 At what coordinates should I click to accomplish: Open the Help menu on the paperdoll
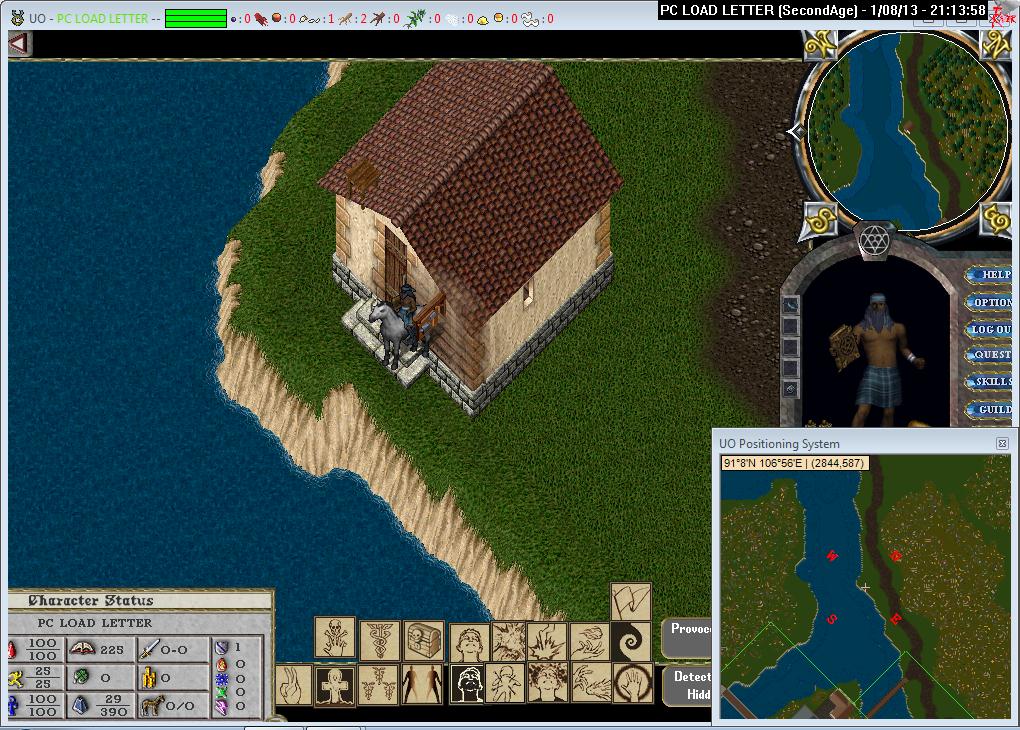click(x=991, y=275)
